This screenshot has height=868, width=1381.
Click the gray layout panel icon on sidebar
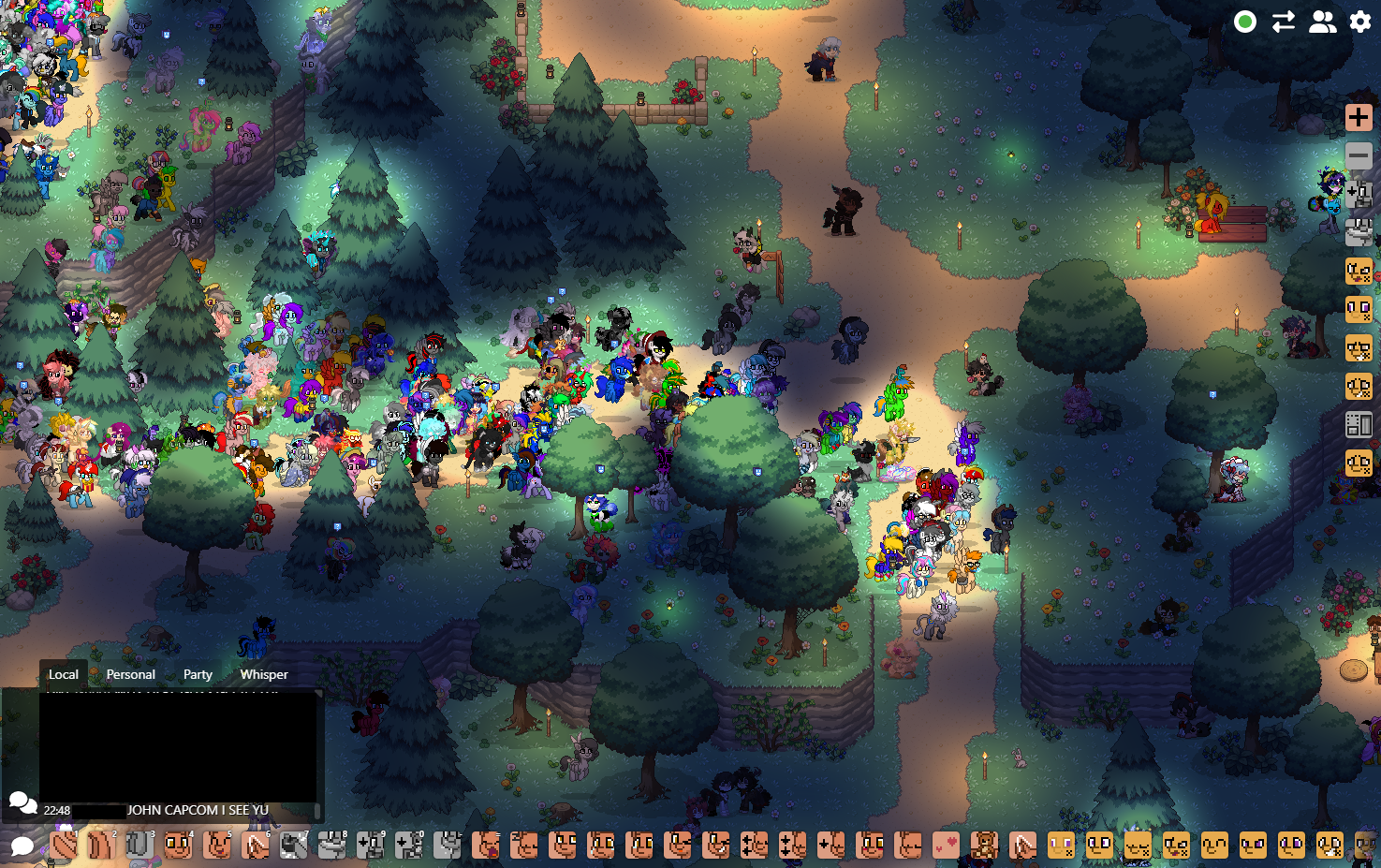[x=1359, y=424]
